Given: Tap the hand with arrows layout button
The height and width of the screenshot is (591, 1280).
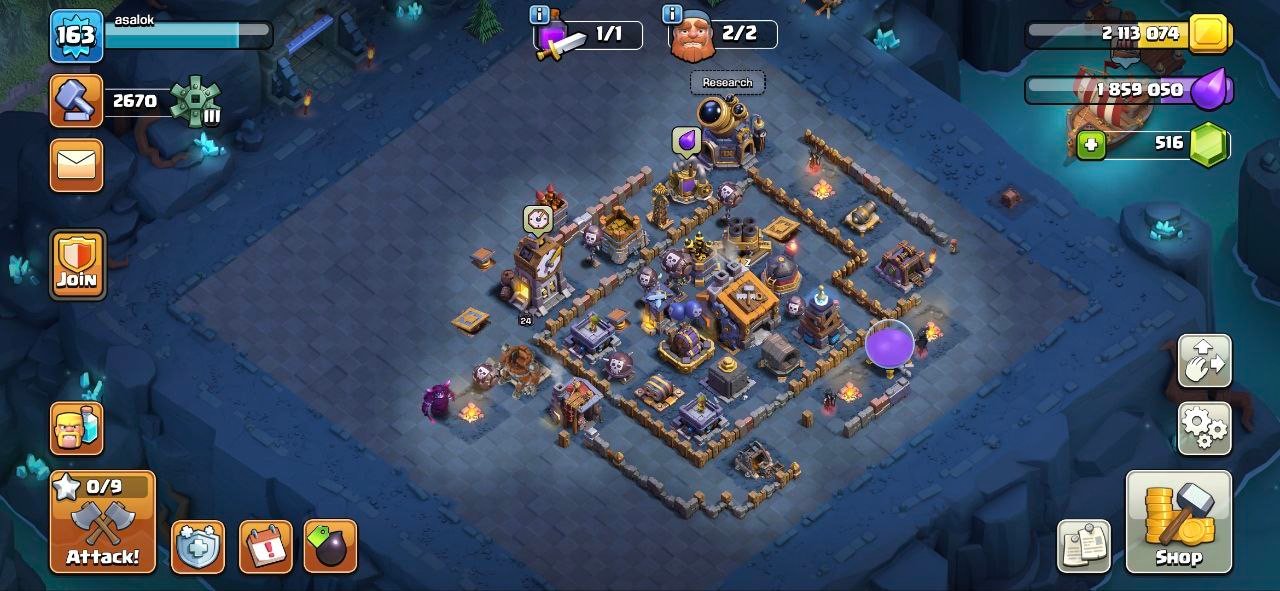Looking at the screenshot, I should [1204, 361].
